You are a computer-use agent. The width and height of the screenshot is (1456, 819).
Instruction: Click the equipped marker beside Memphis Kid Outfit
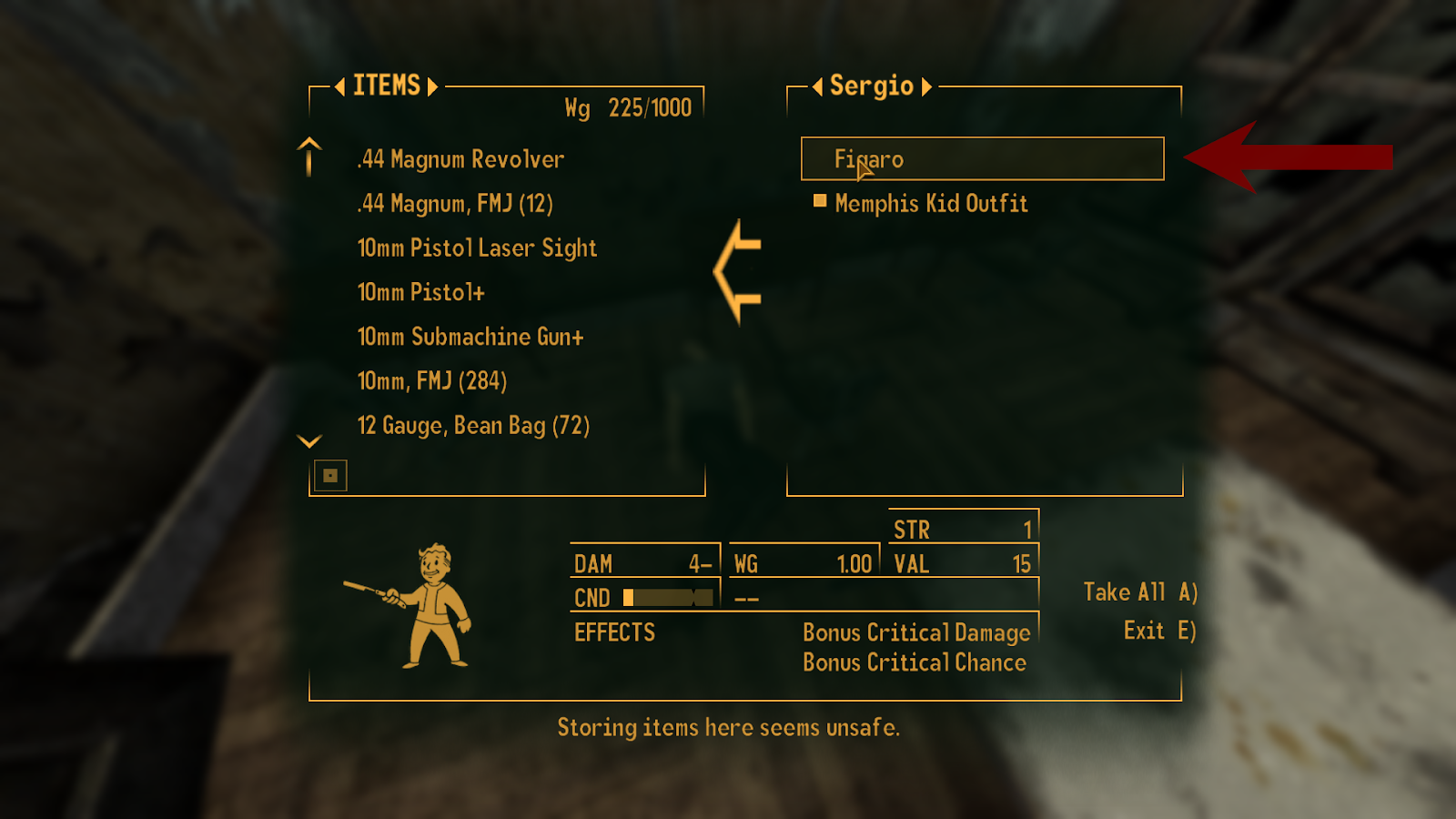(820, 202)
